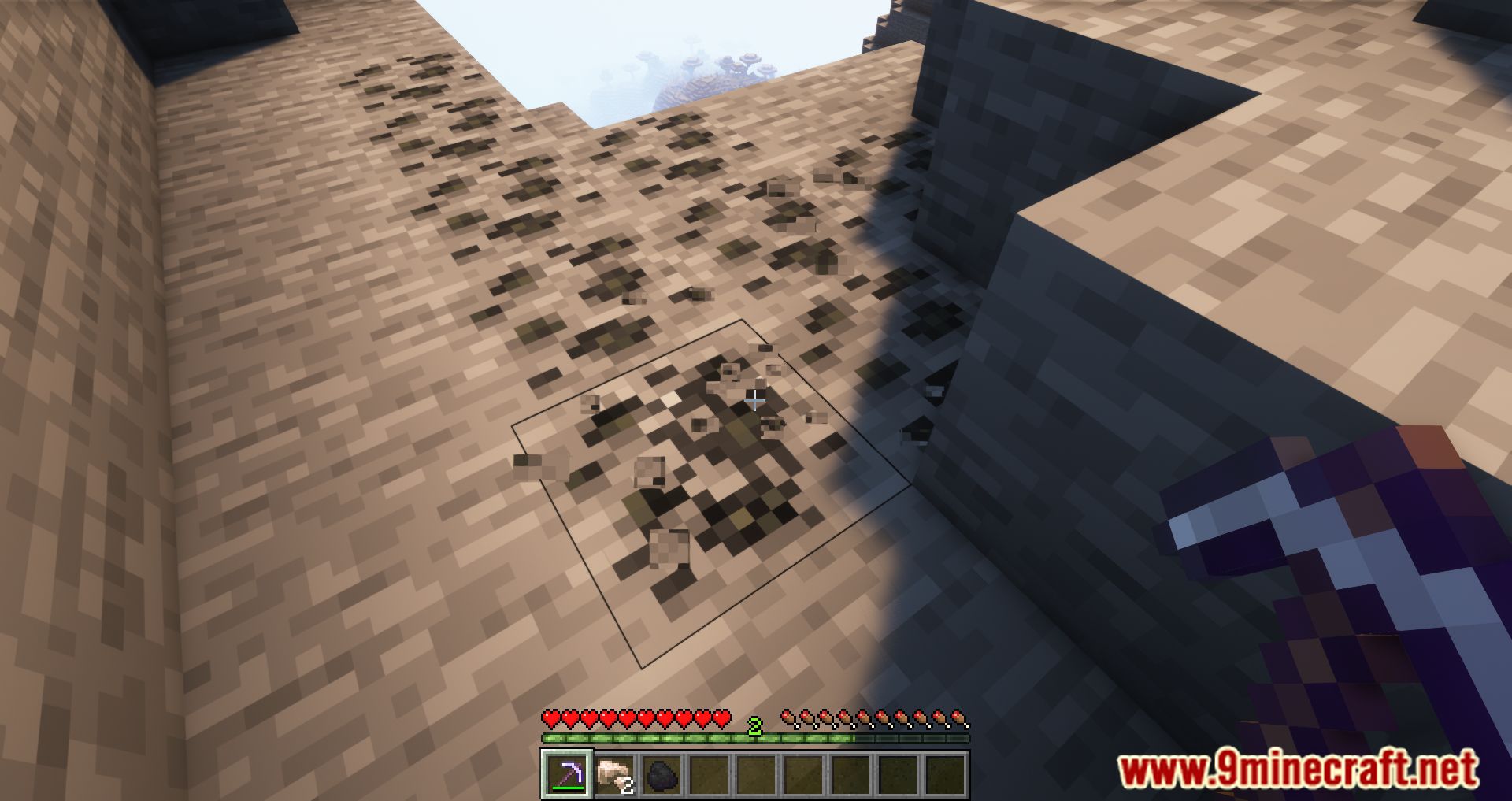This screenshot has width=1512, height=801.
Task: Click the pickaxe durability bar
Action: (568, 788)
